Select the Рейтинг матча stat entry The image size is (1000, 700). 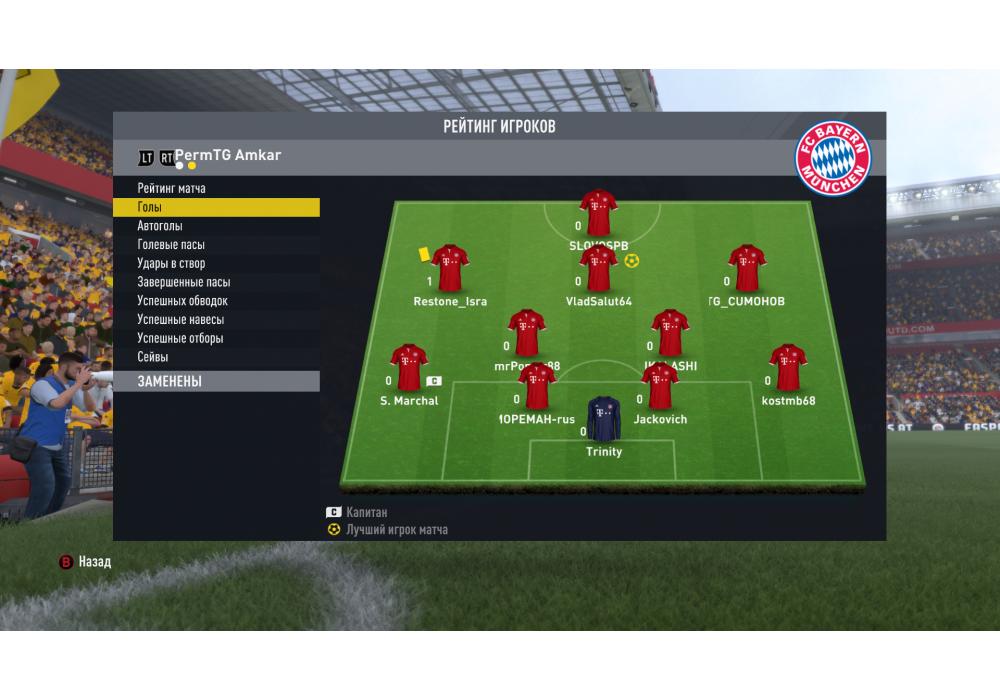click(x=172, y=188)
